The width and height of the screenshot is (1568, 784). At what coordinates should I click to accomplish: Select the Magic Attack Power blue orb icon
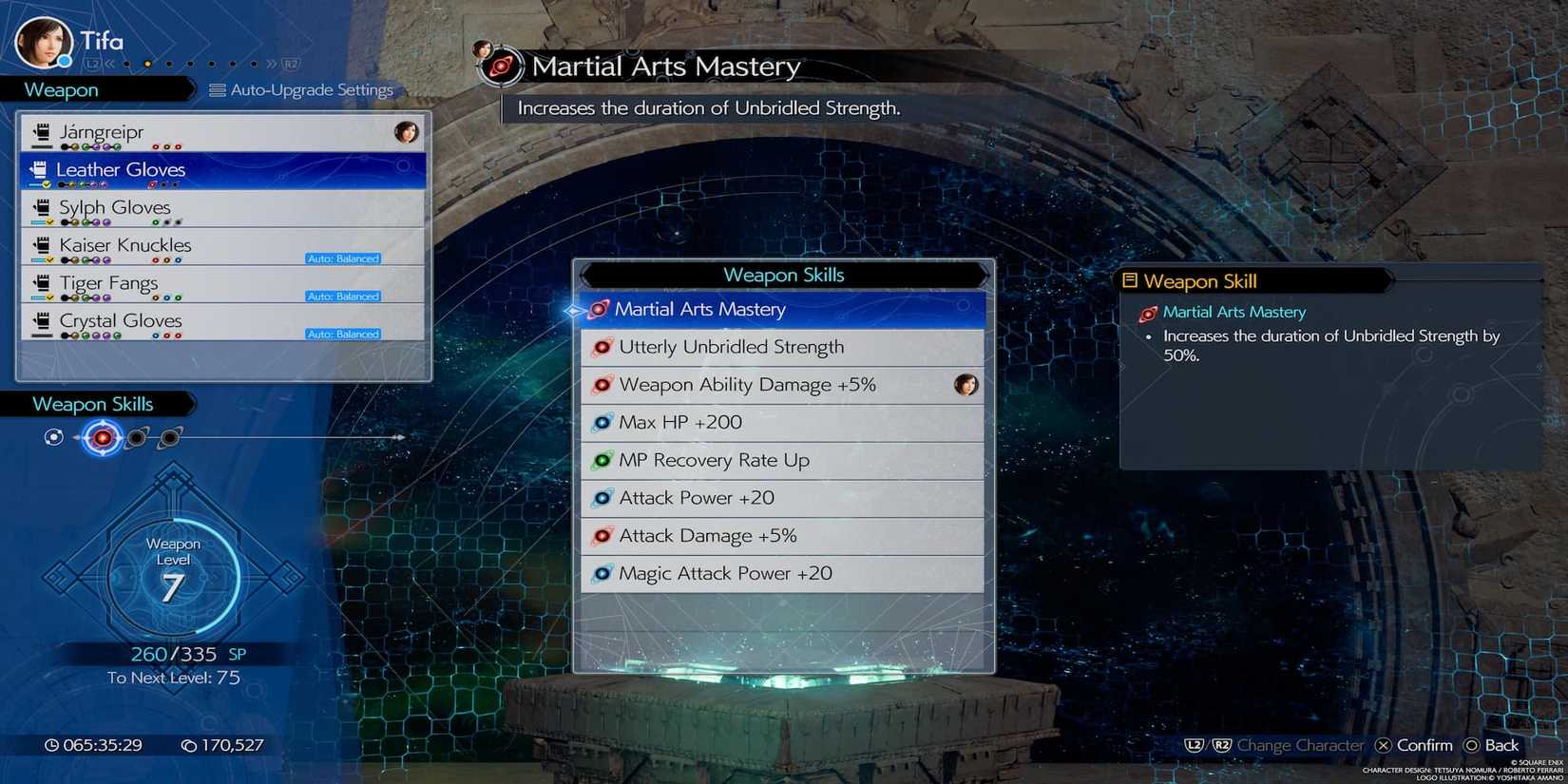coord(603,573)
